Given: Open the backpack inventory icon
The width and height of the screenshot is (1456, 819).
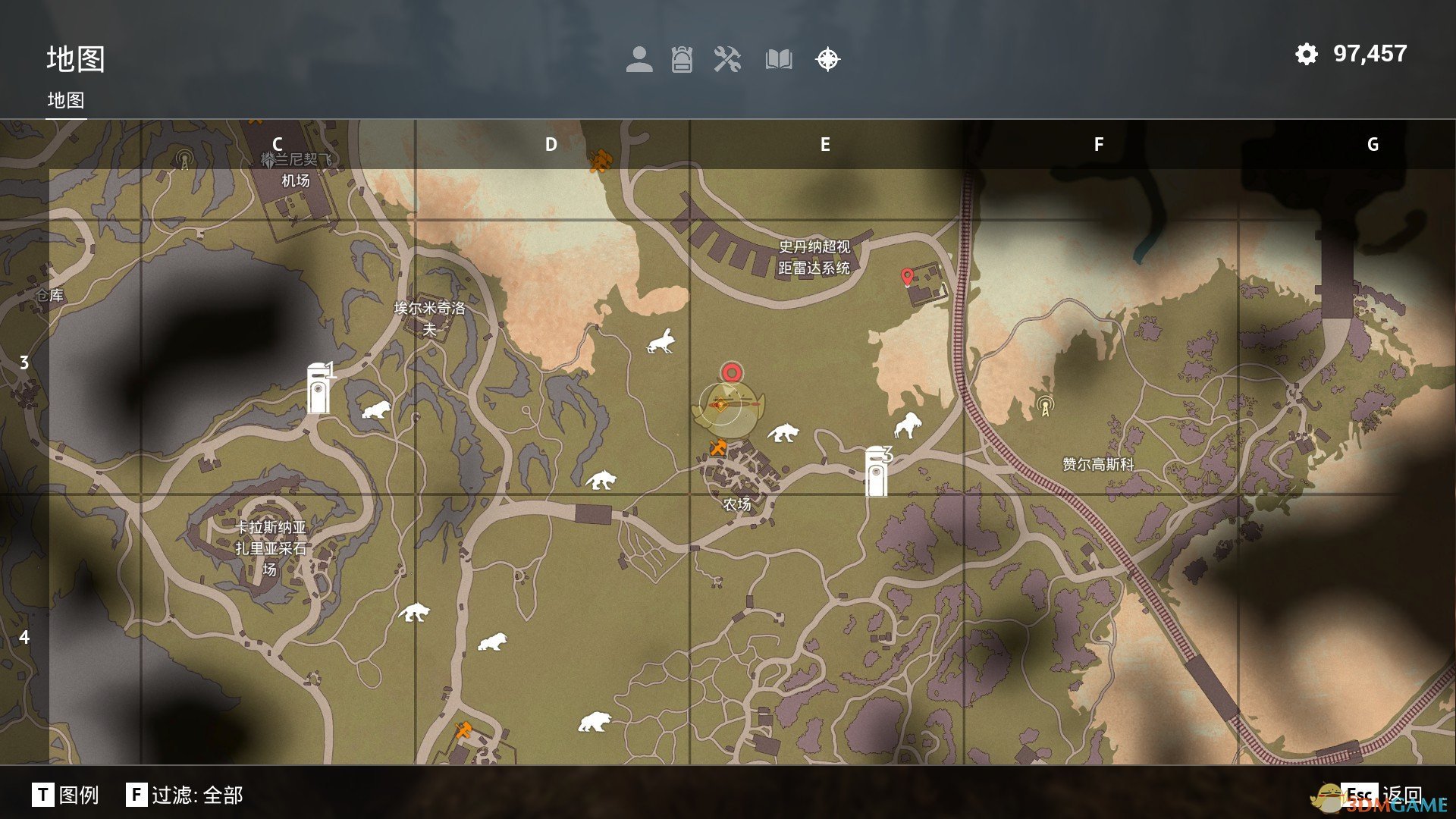Looking at the screenshot, I should (x=682, y=59).
